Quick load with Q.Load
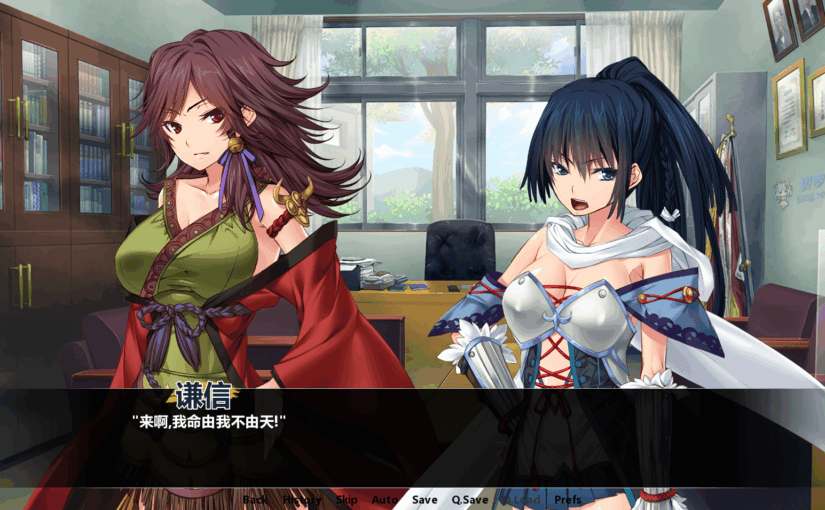Viewport: 825px width, 510px height. [520, 499]
